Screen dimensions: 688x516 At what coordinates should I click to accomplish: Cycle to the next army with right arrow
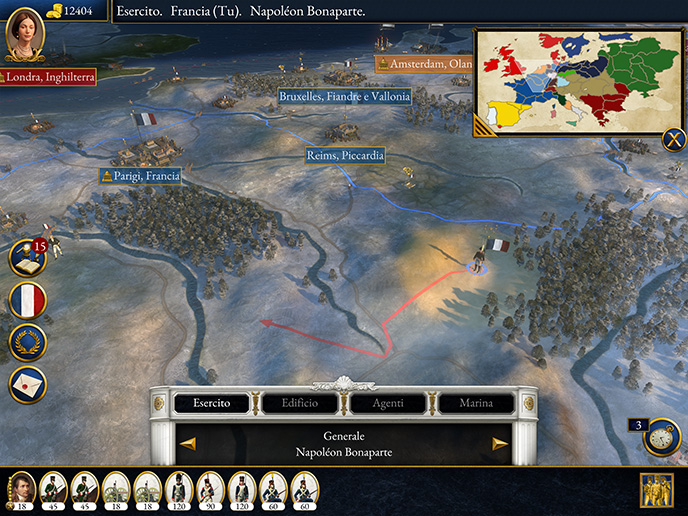point(500,444)
